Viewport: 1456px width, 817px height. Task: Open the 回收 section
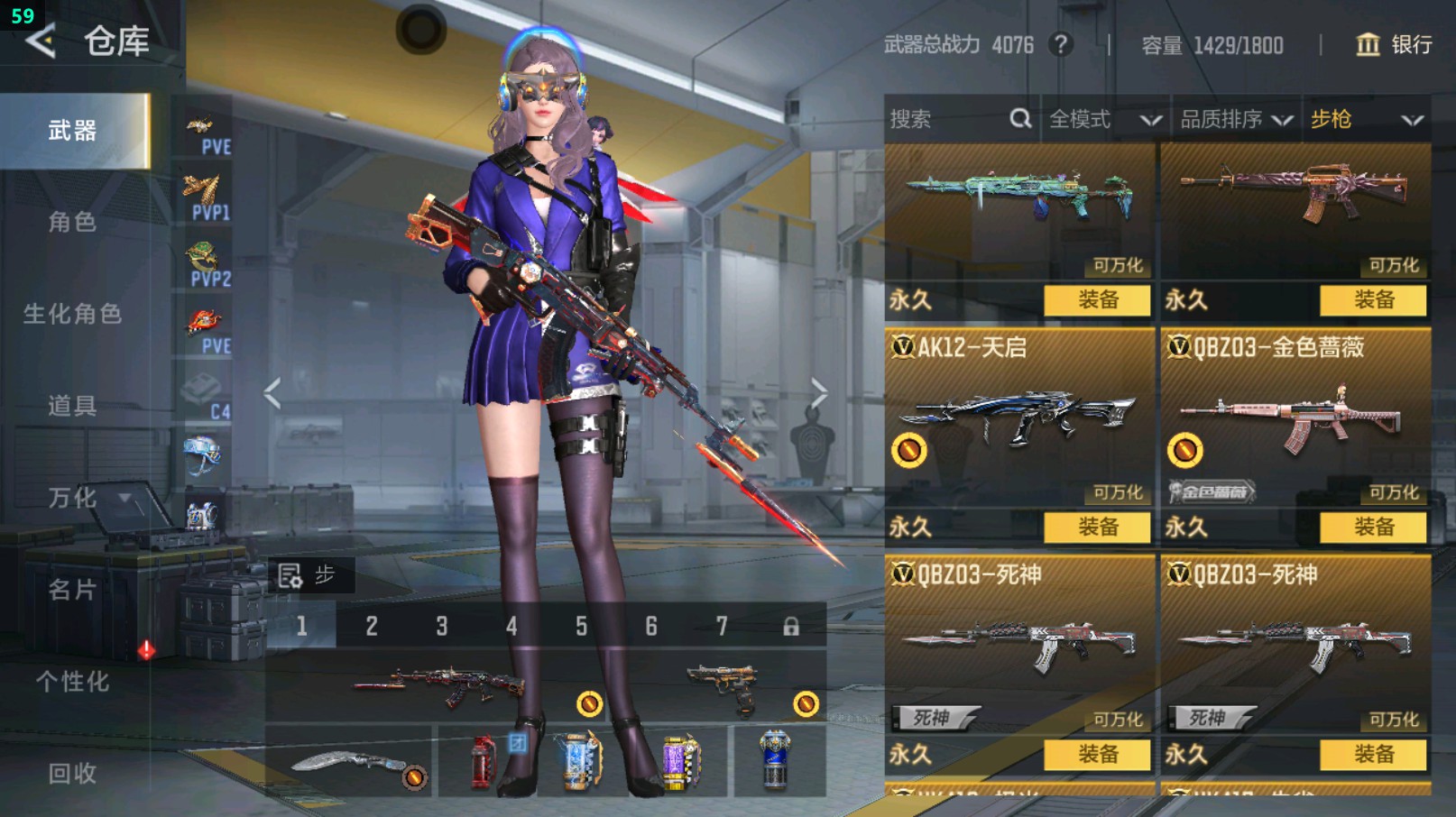tap(73, 773)
